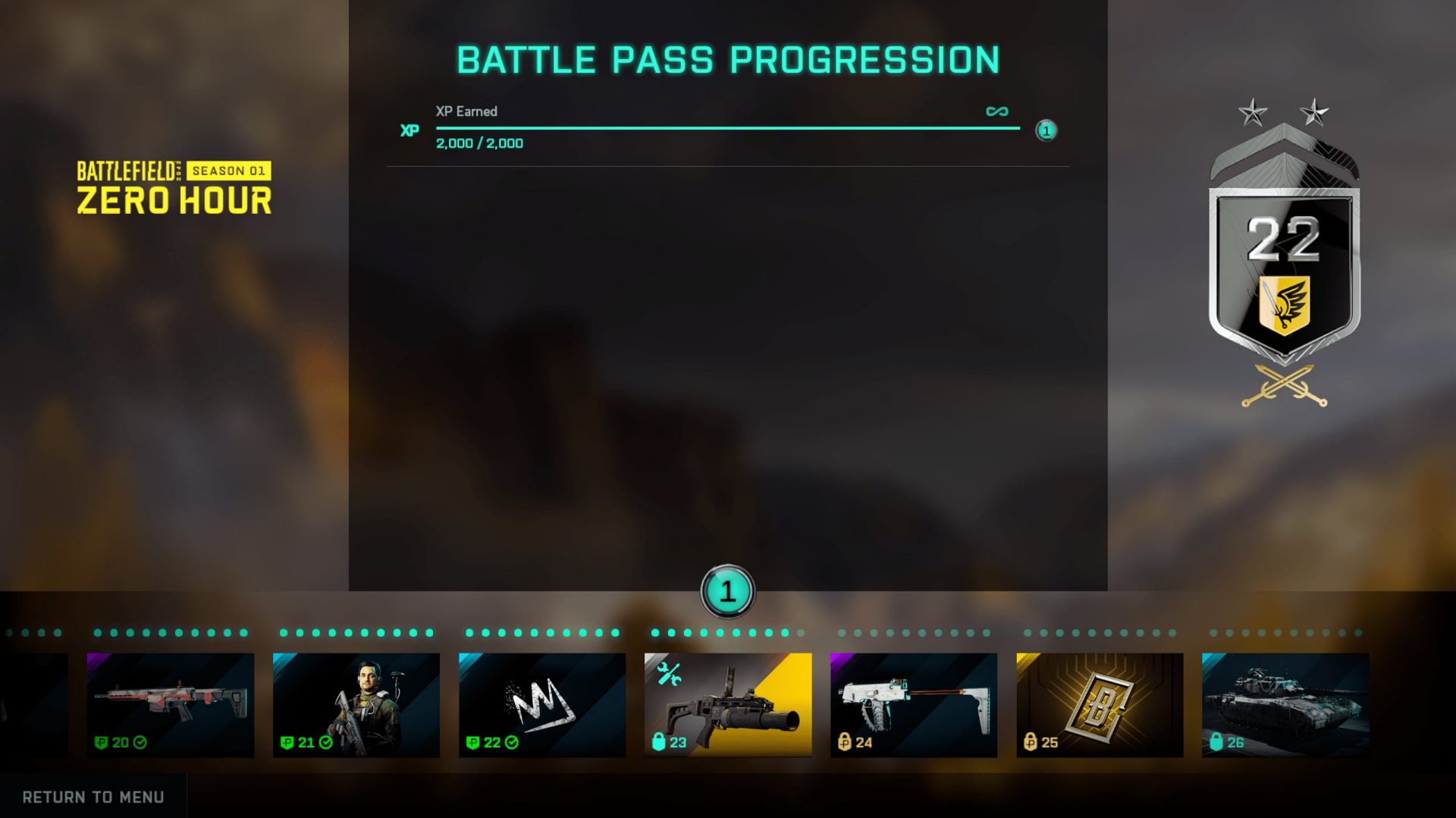This screenshot has height=818, width=1456.
Task: Click the infinity icon beside the XP bar
Action: point(997,111)
